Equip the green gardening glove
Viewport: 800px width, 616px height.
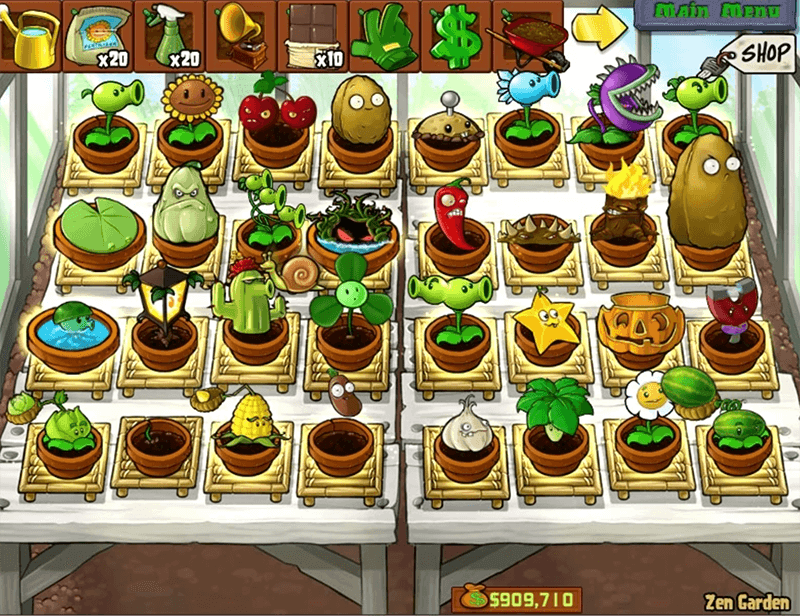pos(382,35)
